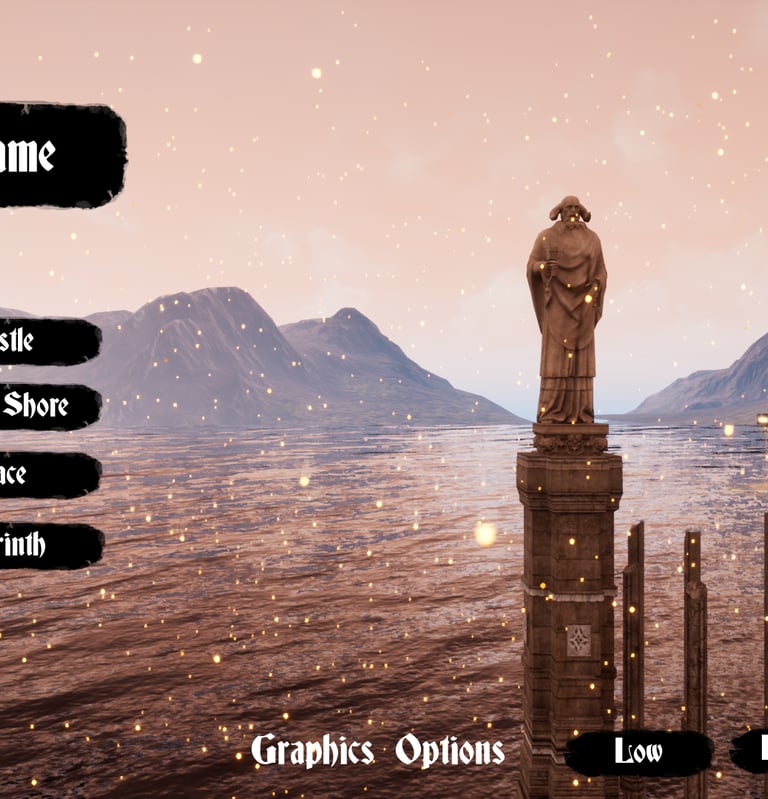Click the cut-off graphics button right of Low

(x=752, y=750)
